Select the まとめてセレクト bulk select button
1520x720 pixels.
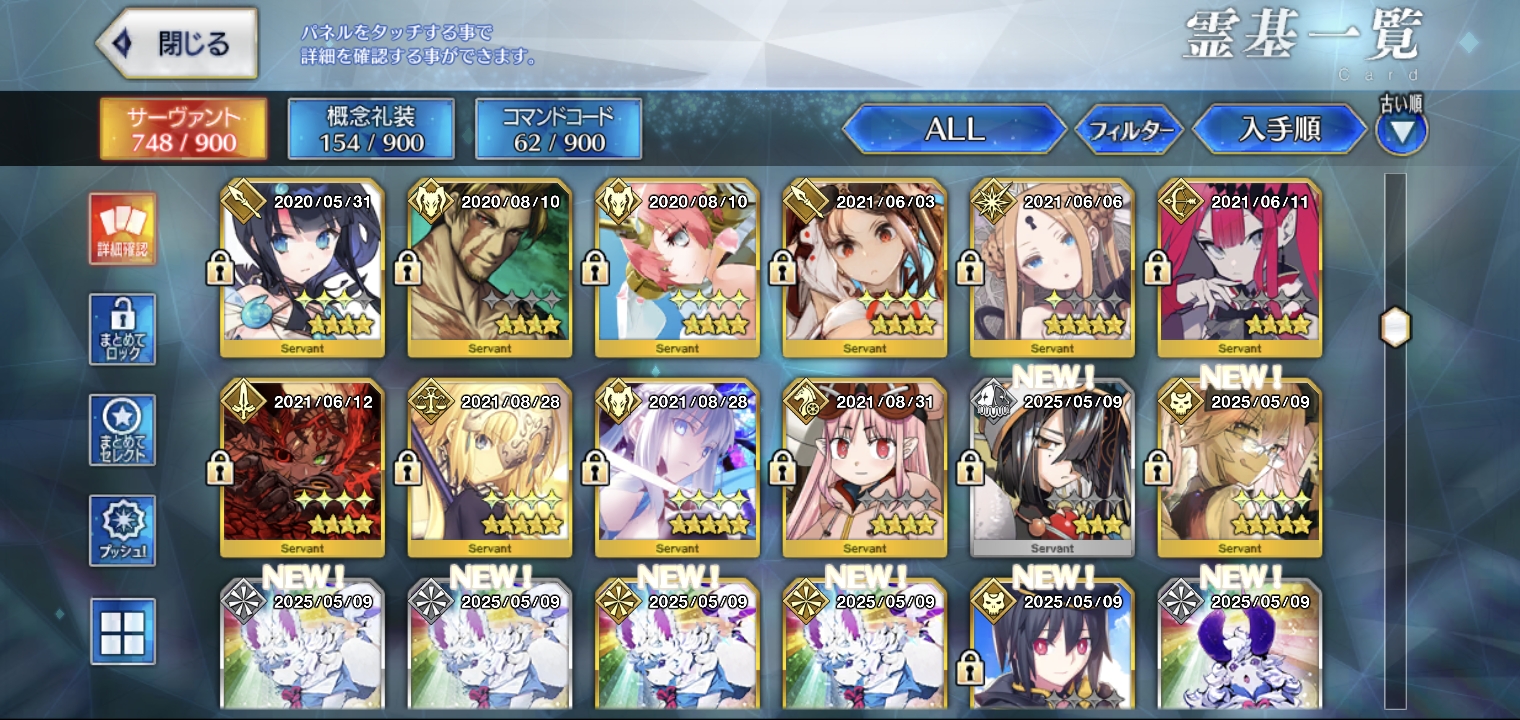click(x=122, y=430)
